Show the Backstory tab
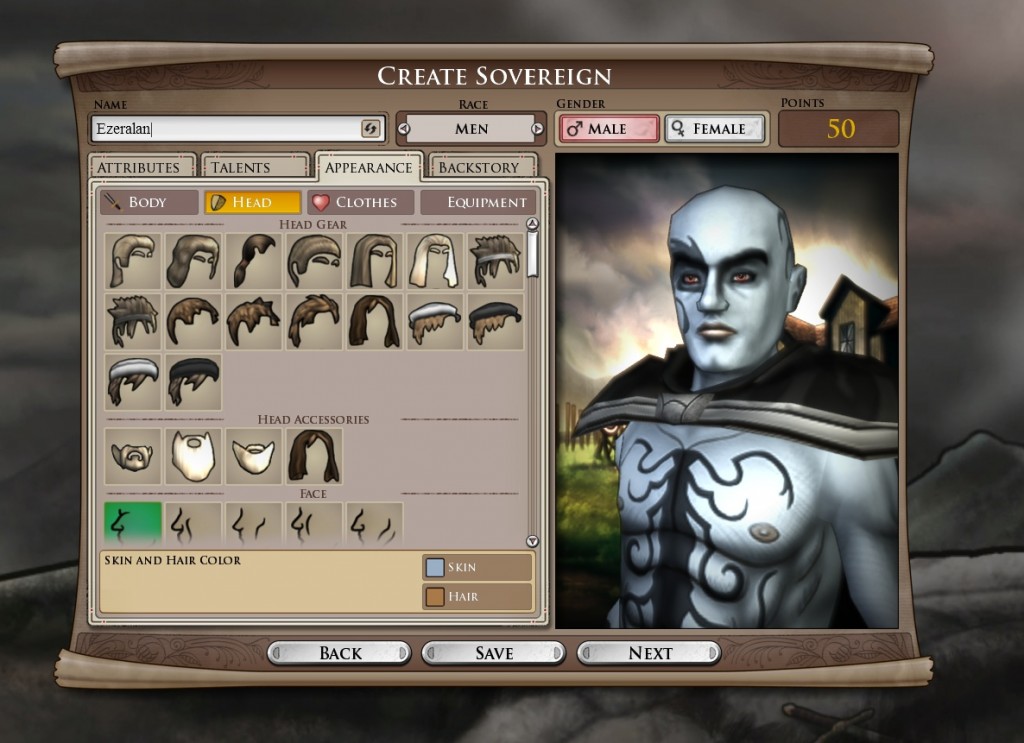 pos(481,167)
